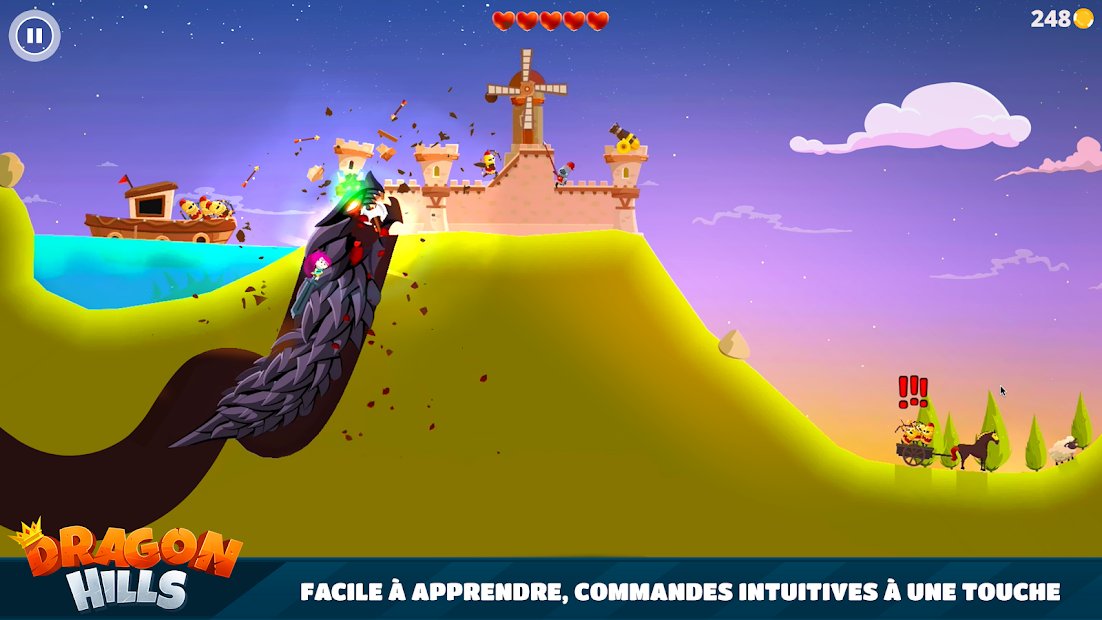Pause the game with the pause button

[35, 36]
